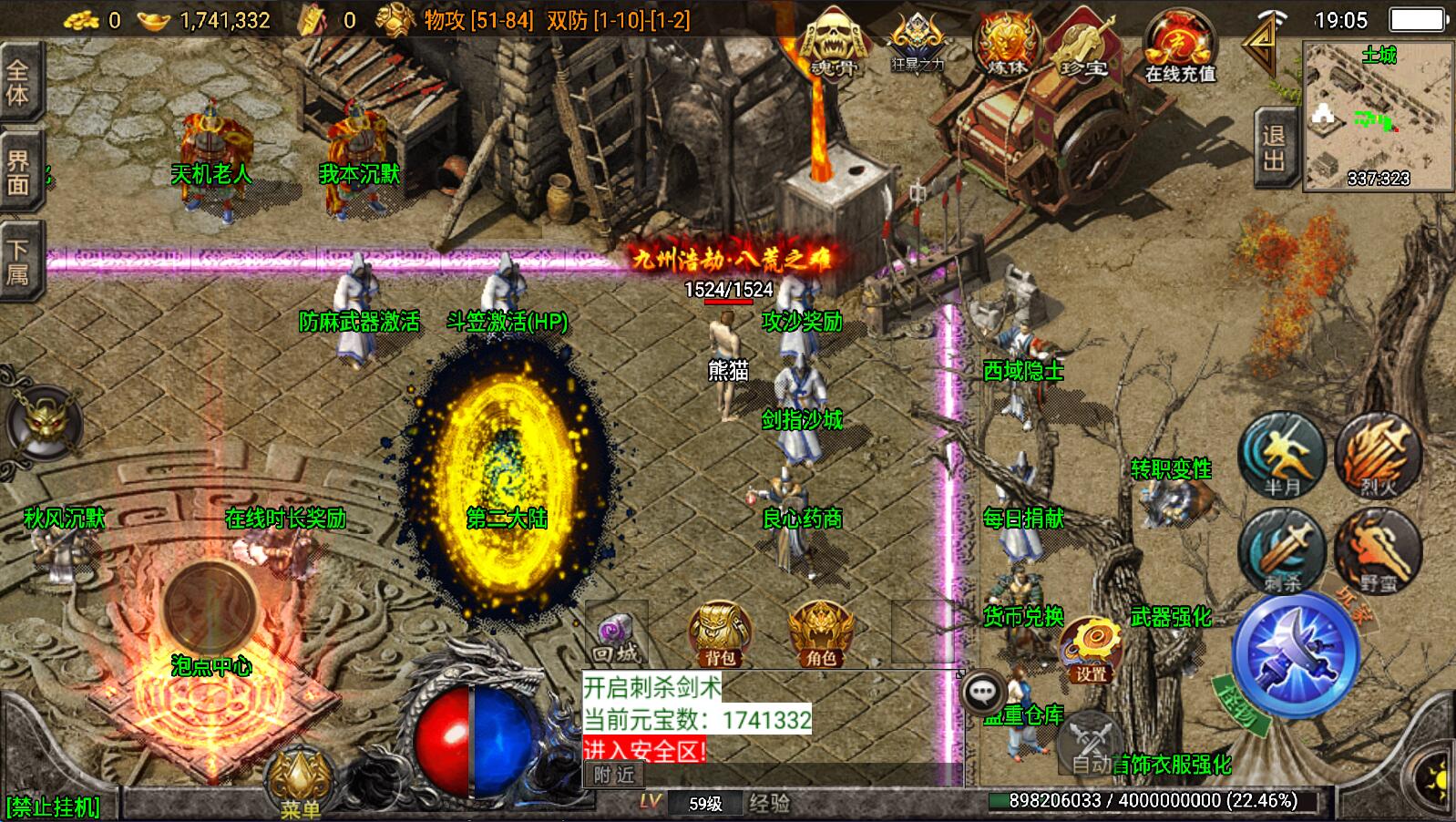
Task: Use the 回城 return scroll
Action: 617,635
